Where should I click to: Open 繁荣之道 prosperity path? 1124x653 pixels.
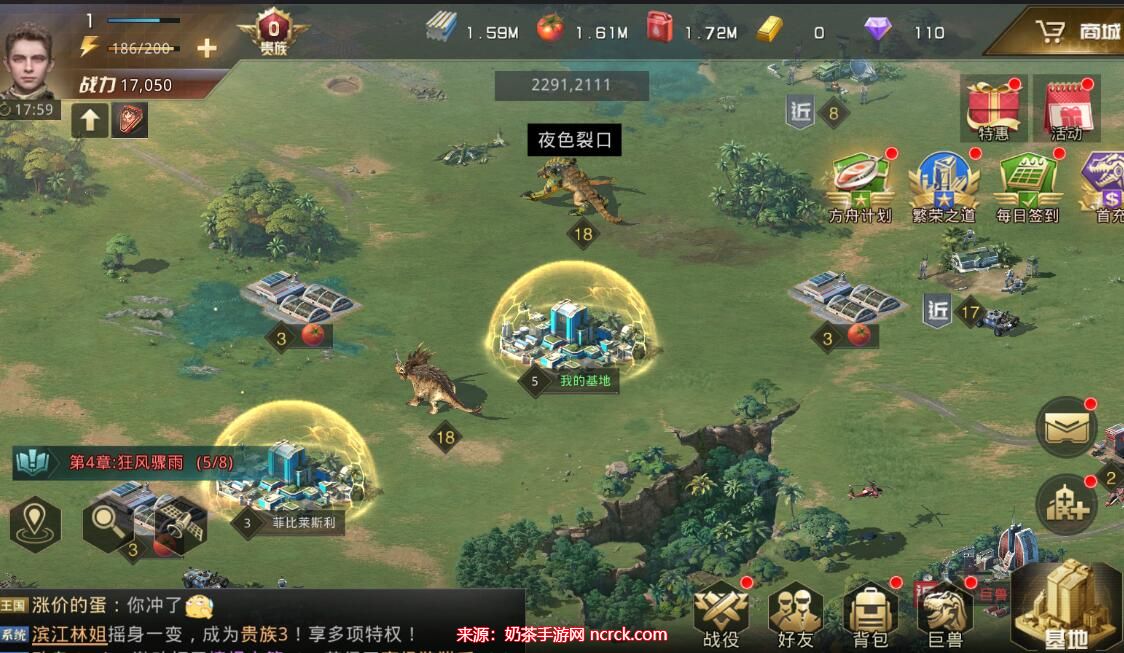(943, 186)
